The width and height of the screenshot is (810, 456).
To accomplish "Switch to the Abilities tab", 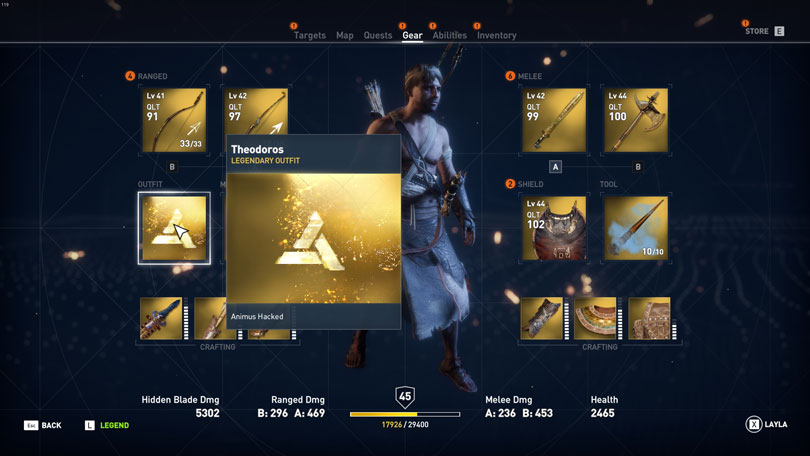I will (x=449, y=35).
